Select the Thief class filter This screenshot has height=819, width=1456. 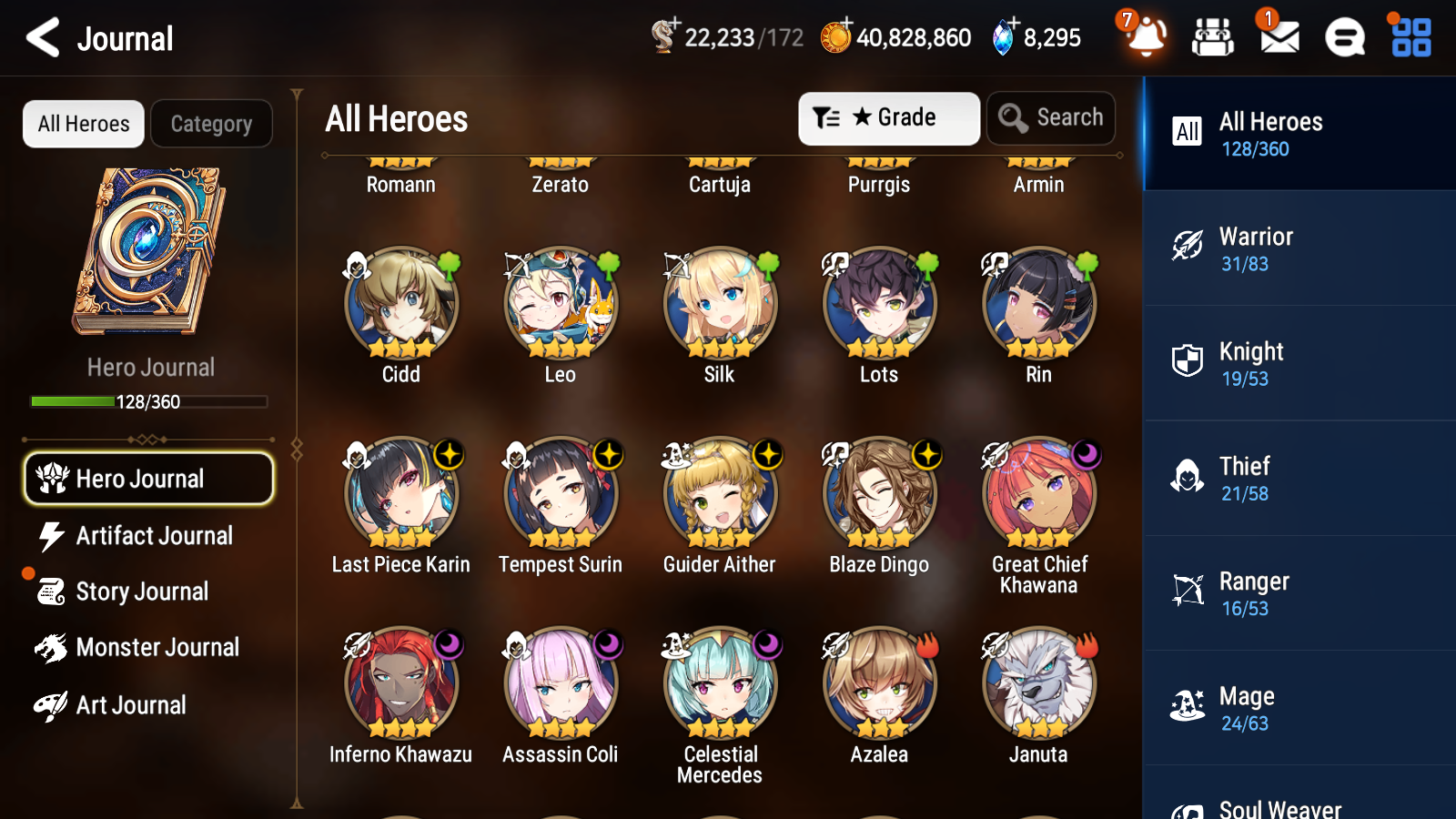pyautogui.click(x=1299, y=479)
